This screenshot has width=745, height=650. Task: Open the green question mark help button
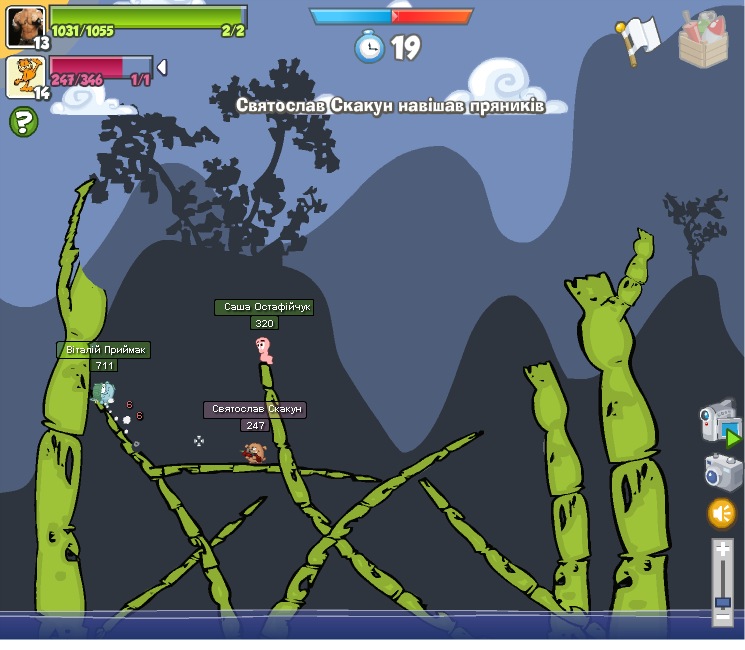point(24,122)
